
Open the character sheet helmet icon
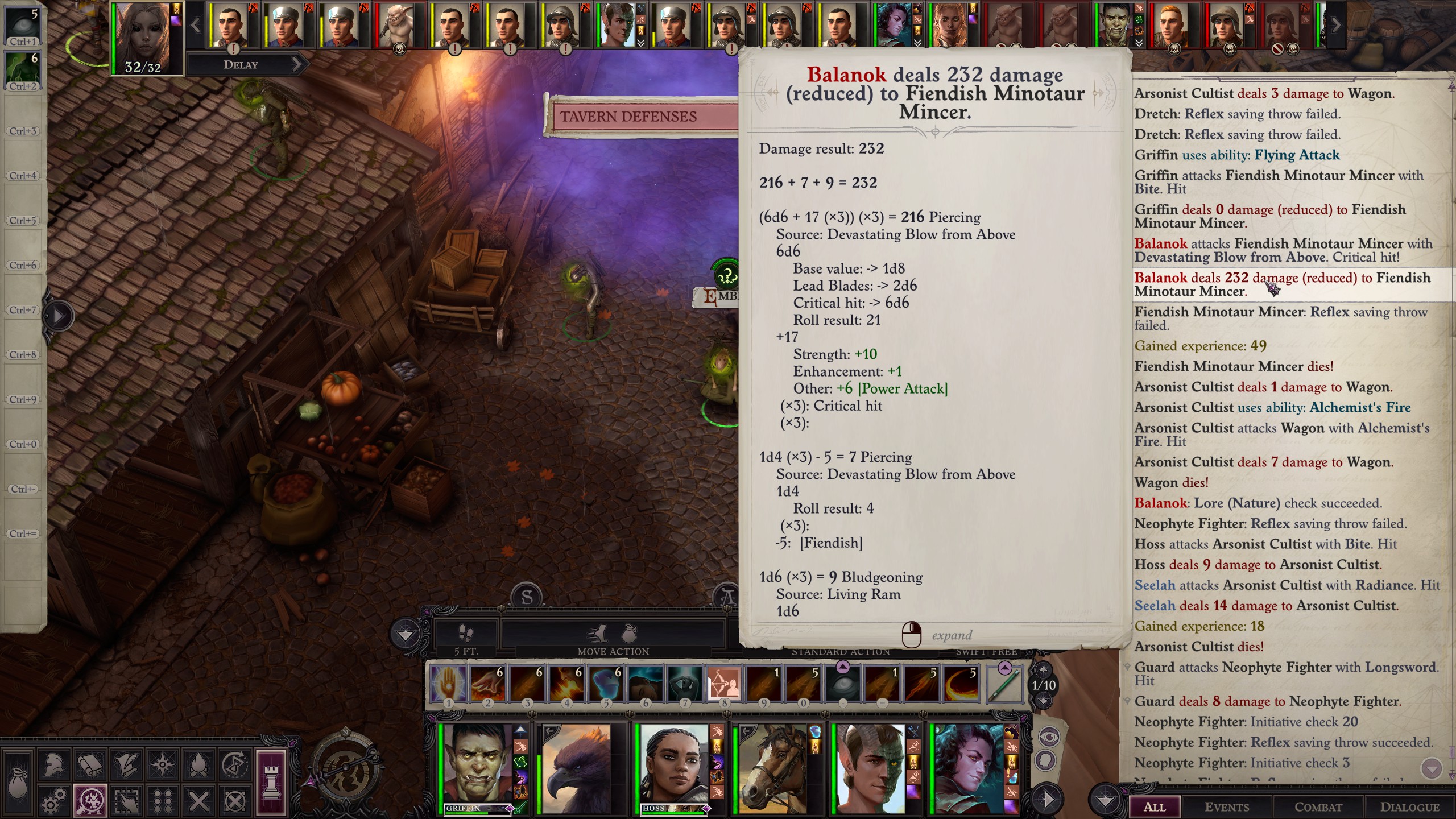coord(54,764)
